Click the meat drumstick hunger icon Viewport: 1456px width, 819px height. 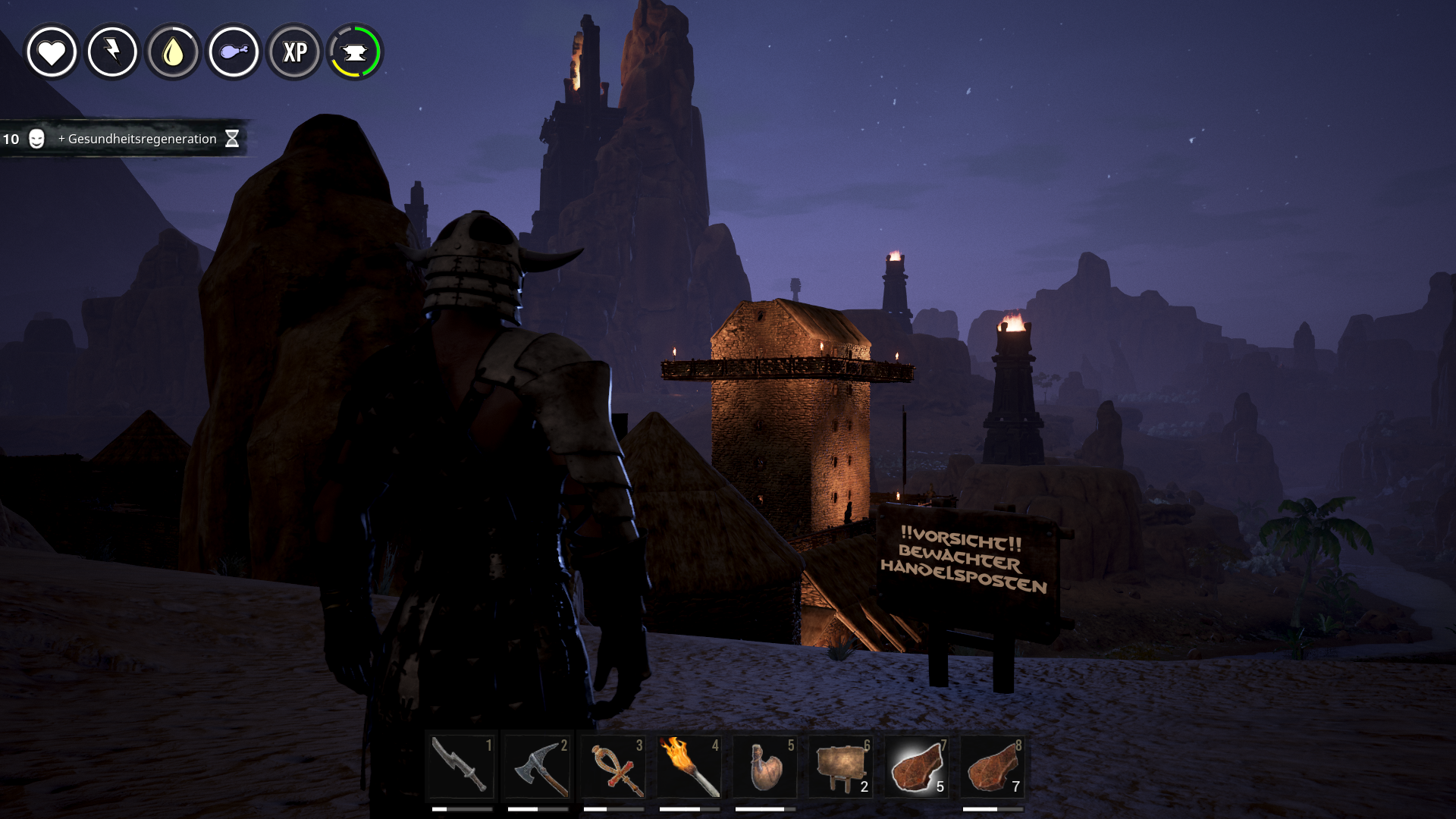(234, 52)
